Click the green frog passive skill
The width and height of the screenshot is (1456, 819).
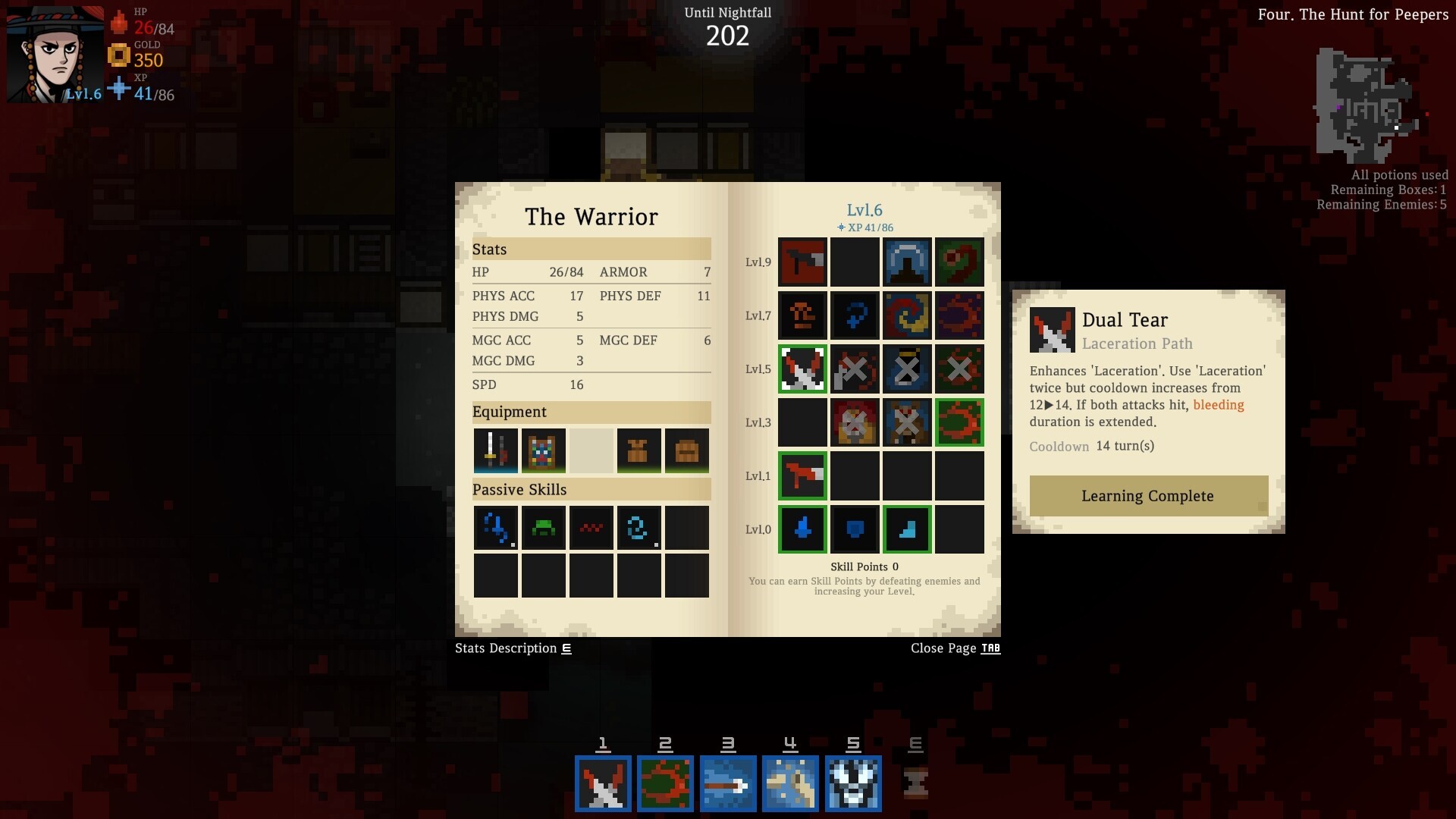click(x=543, y=528)
